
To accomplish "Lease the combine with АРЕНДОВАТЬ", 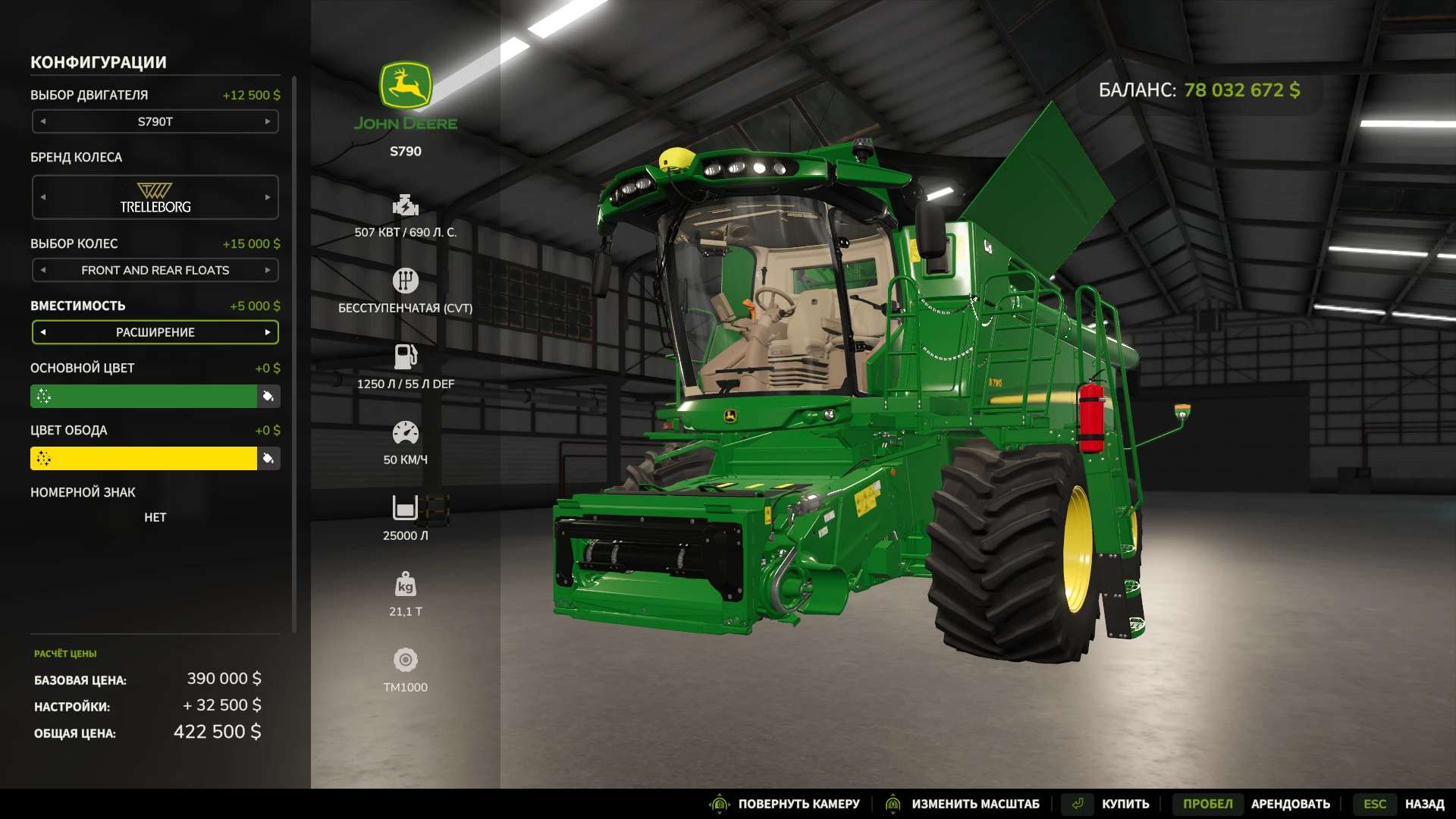I will [x=1290, y=804].
